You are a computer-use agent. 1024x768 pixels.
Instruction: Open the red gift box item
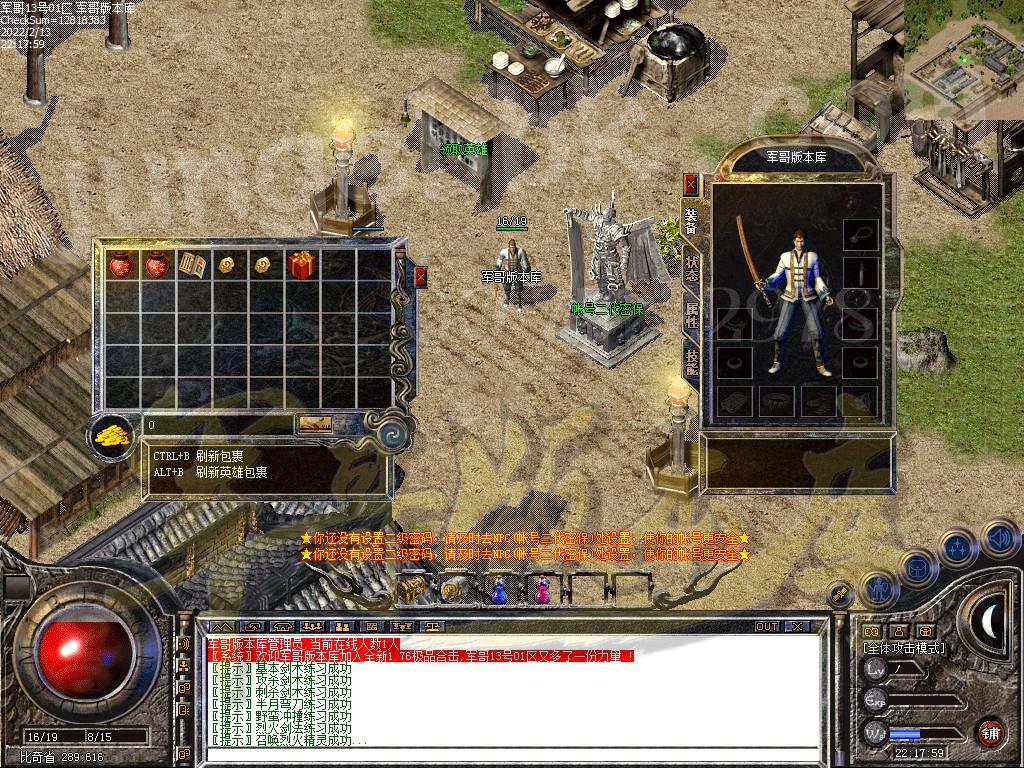coord(300,264)
